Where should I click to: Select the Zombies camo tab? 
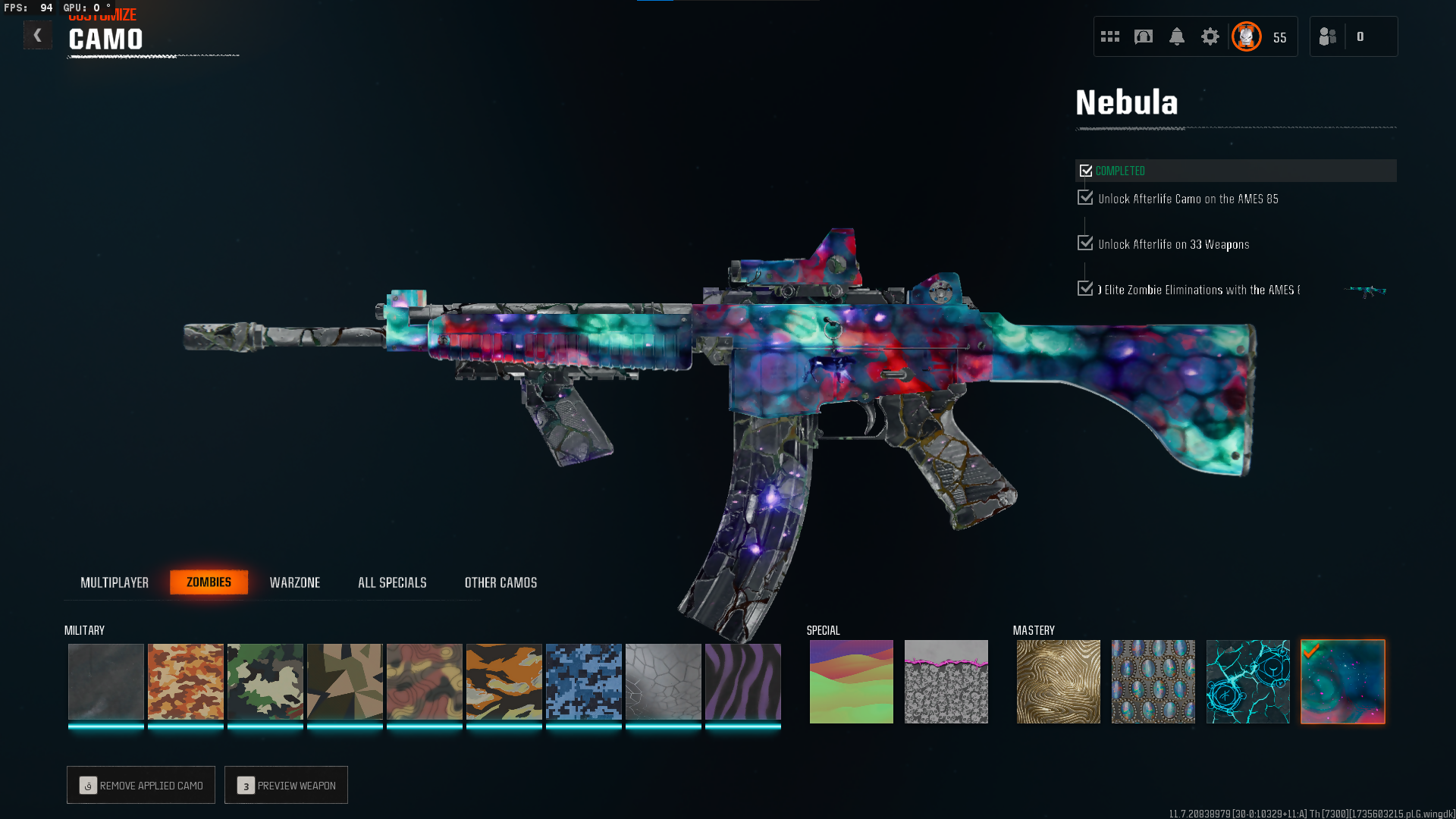pyautogui.click(x=209, y=582)
